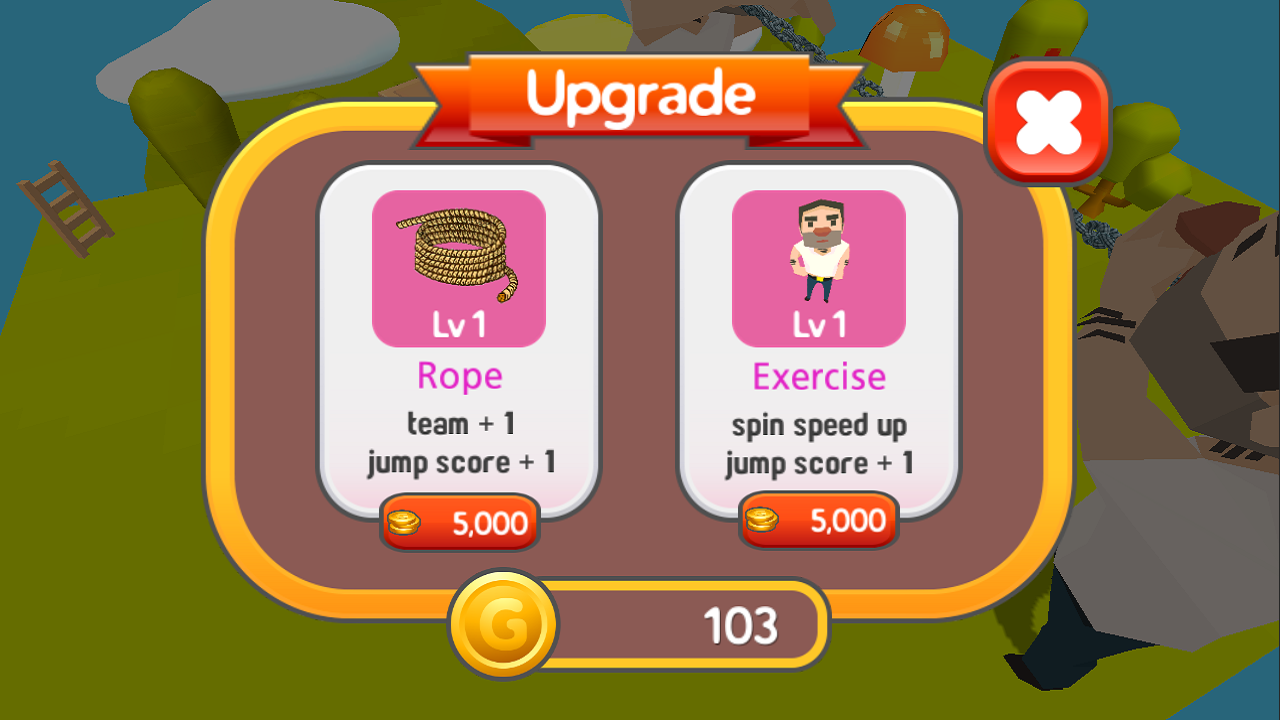1280x720 pixels.
Task: Dismiss the Upgrade panel with the X button
Action: (x=1048, y=119)
